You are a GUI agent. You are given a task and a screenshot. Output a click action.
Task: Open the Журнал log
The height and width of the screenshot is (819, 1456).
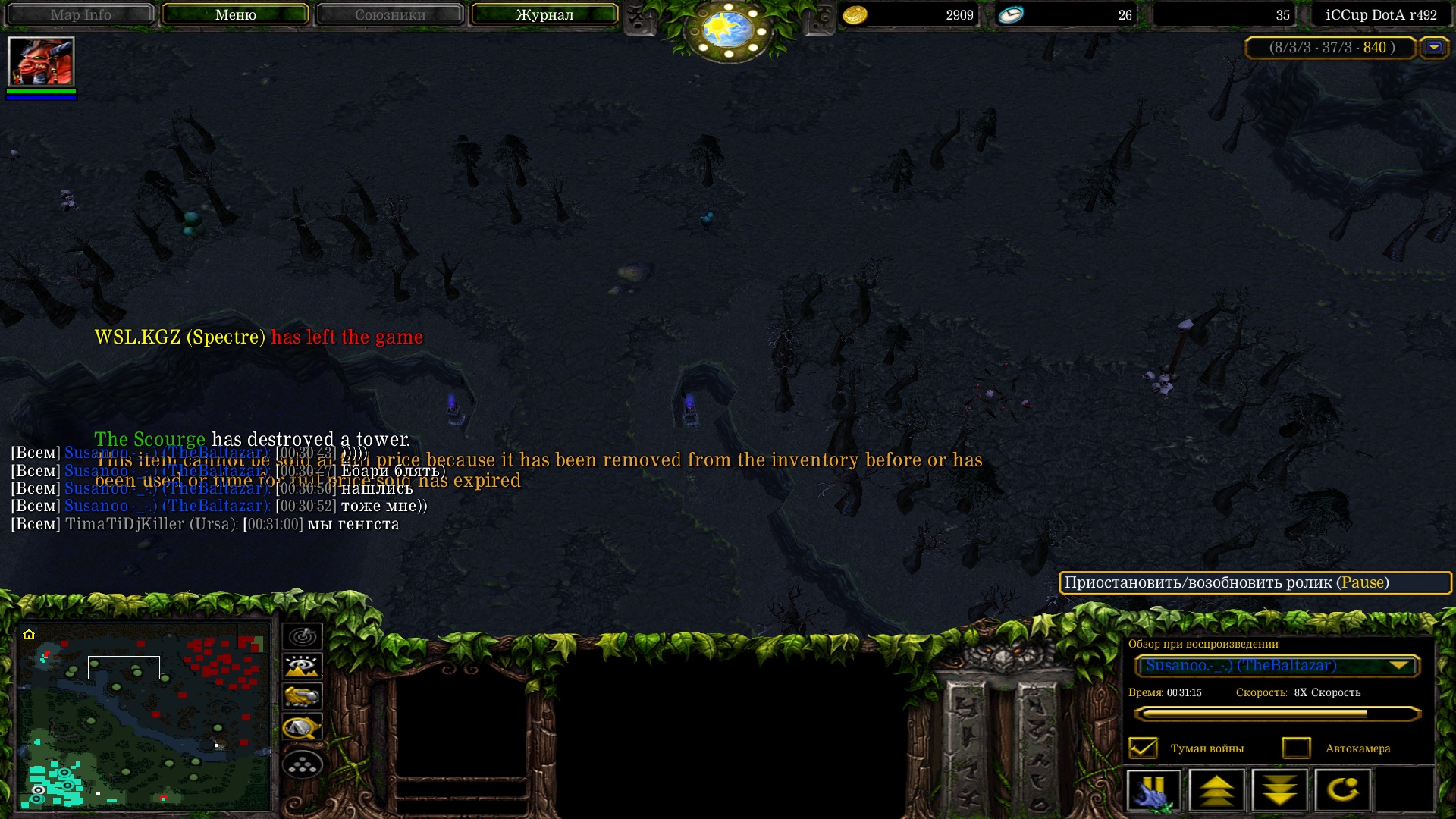point(544,14)
